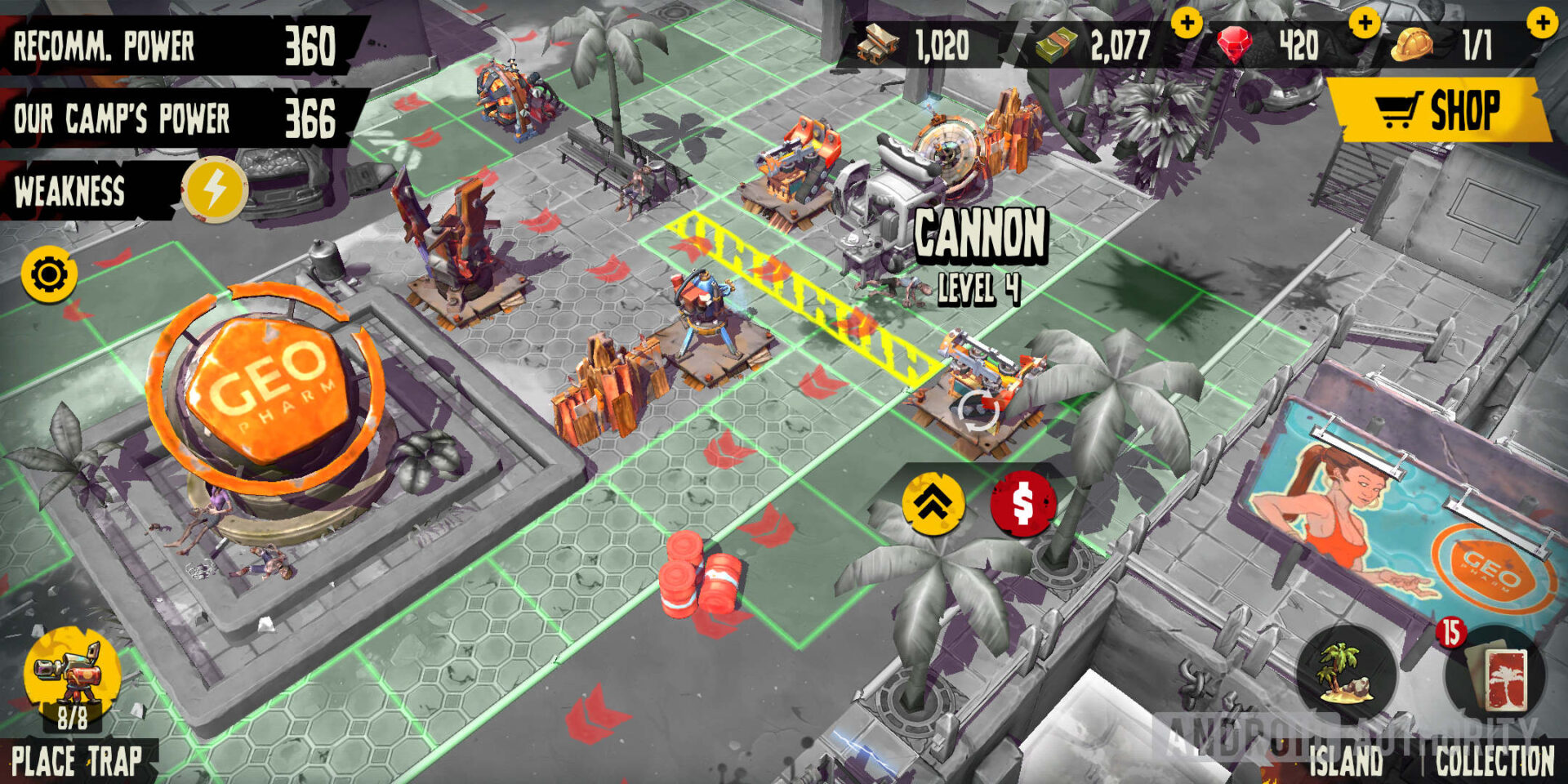Open the Shop

1441,111
